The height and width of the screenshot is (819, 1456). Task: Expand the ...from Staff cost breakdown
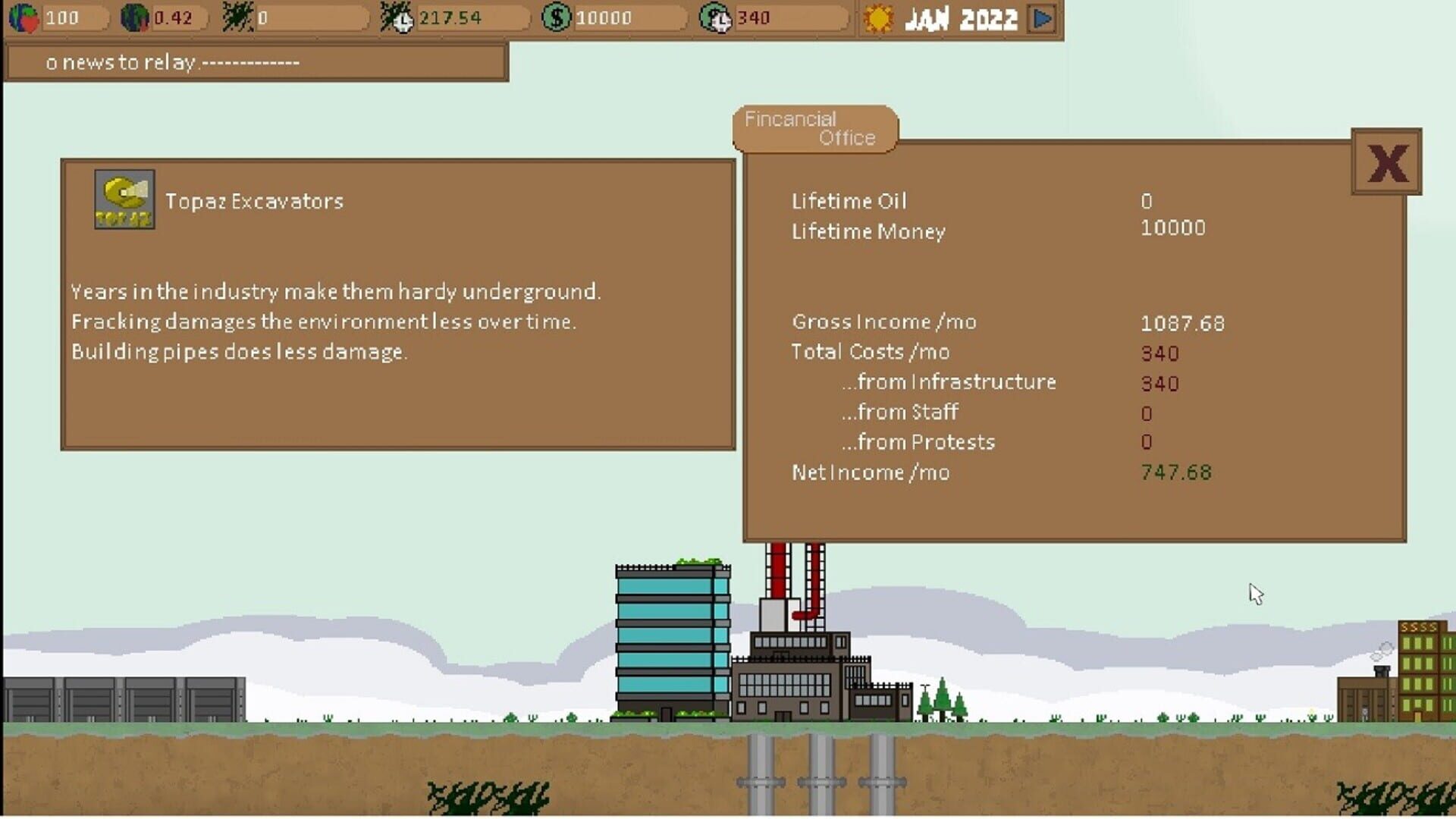pos(899,412)
